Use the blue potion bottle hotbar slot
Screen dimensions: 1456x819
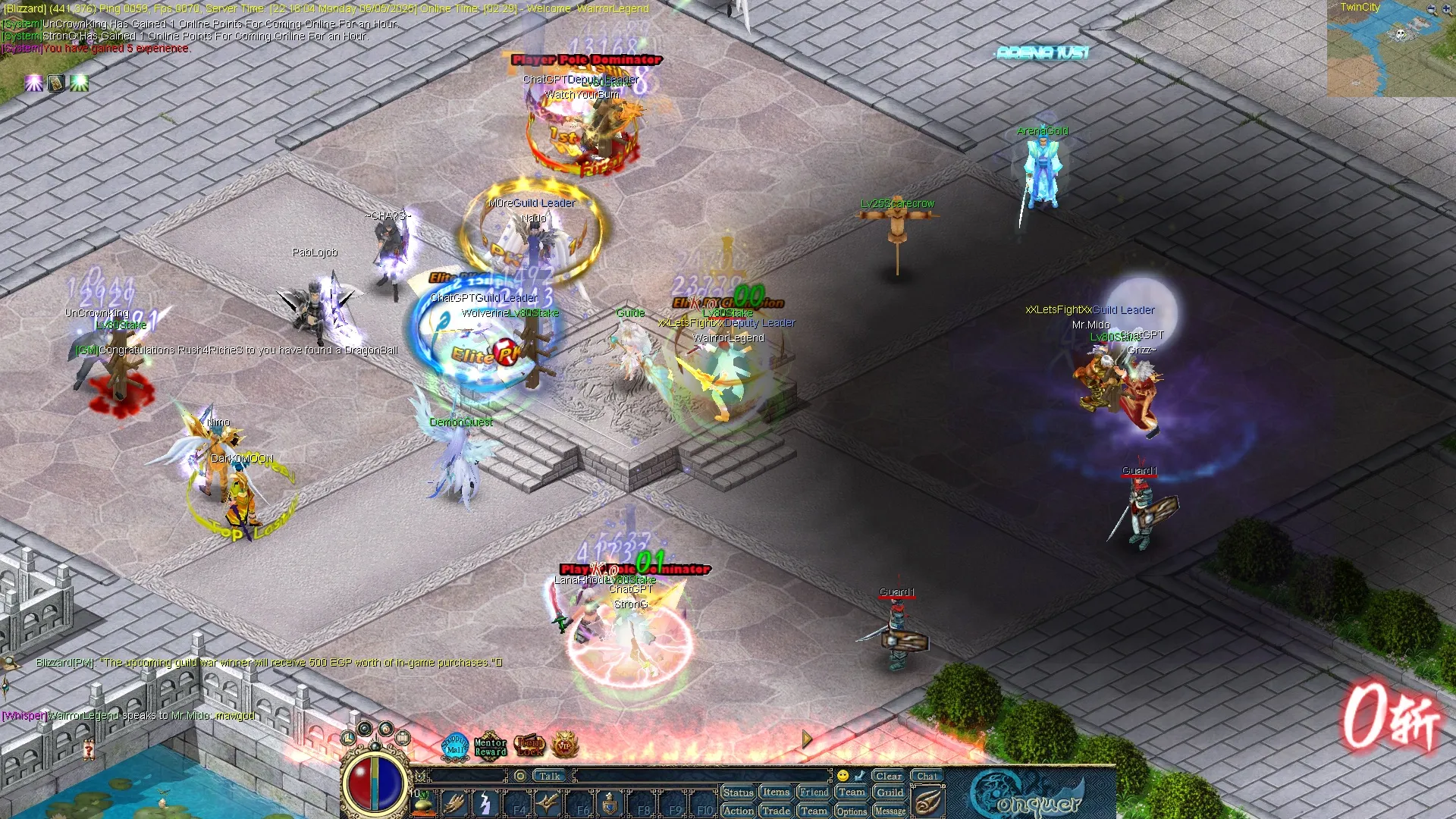pos(610,804)
